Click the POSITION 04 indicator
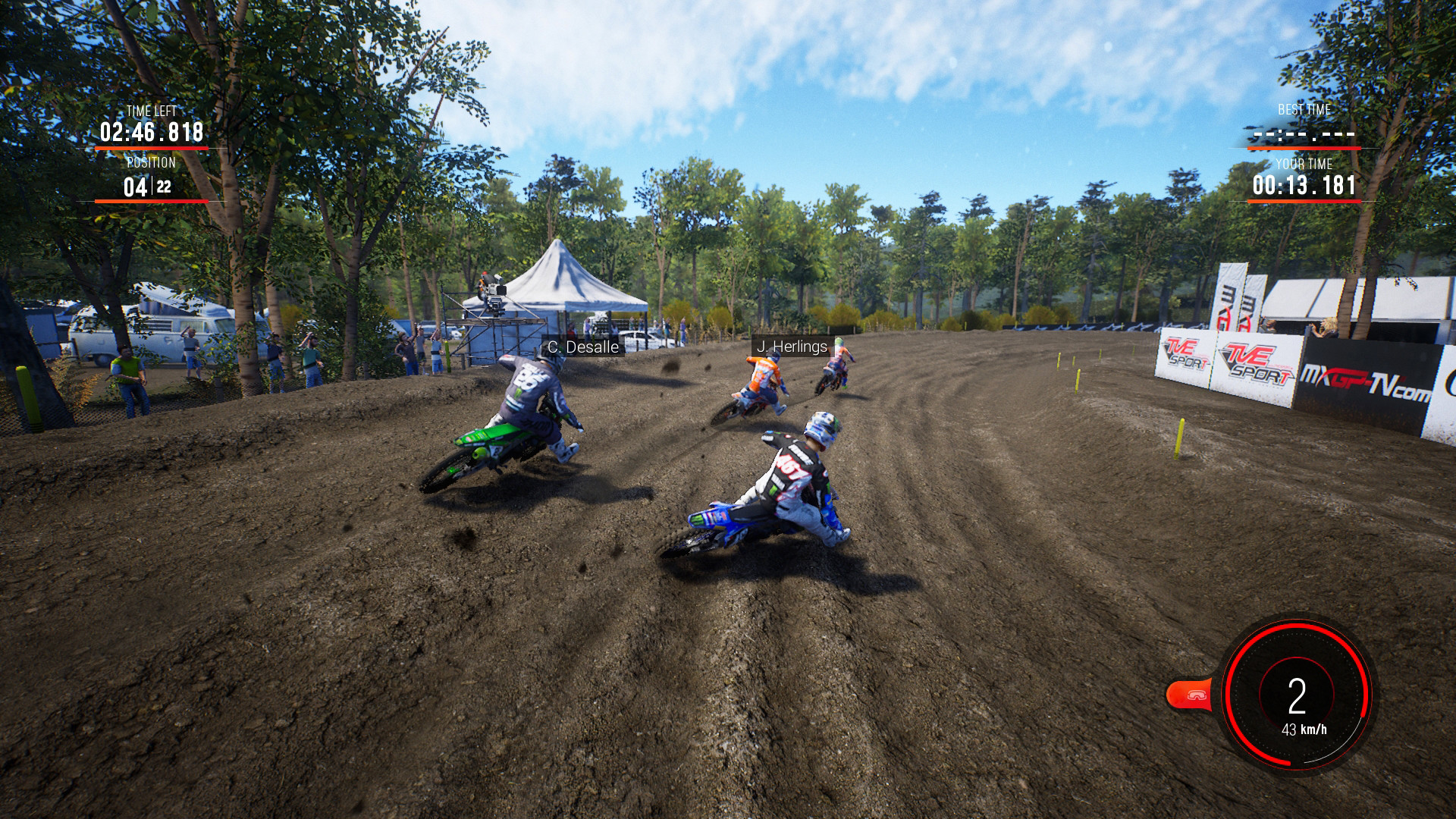The width and height of the screenshot is (1456, 819). click(x=133, y=185)
